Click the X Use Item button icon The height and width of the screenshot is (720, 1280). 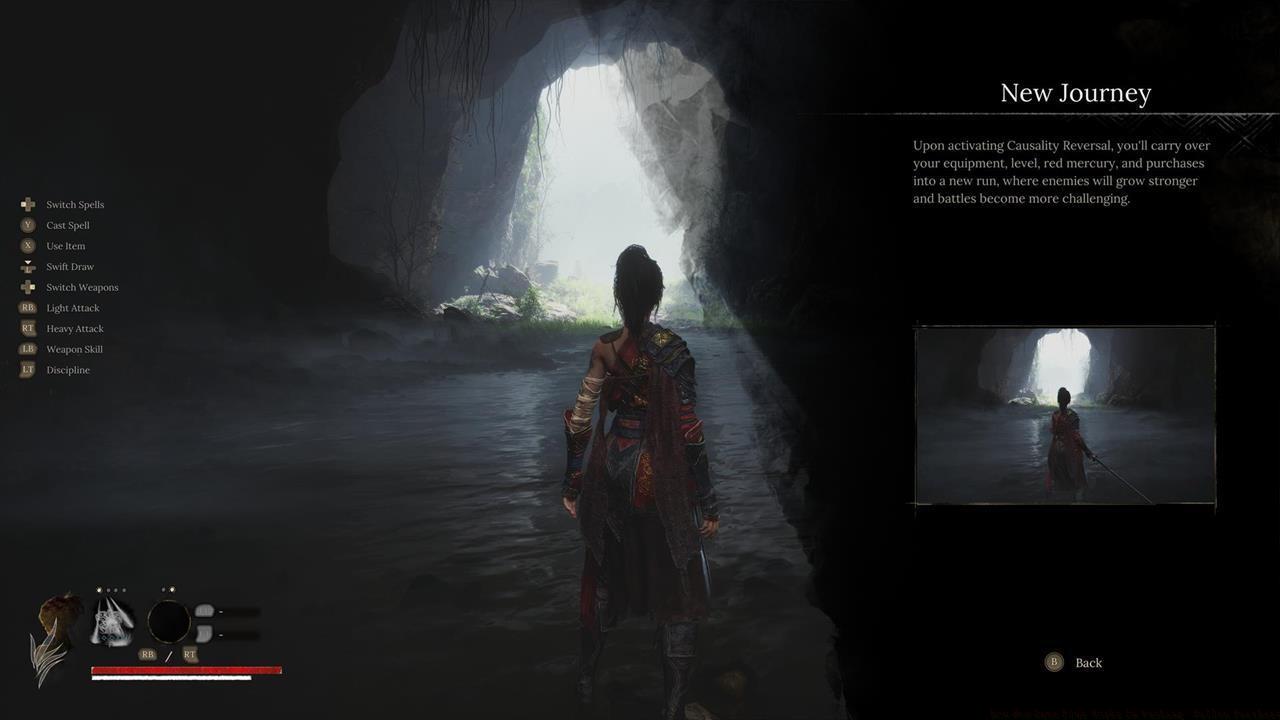pyautogui.click(x=28, y=245)
